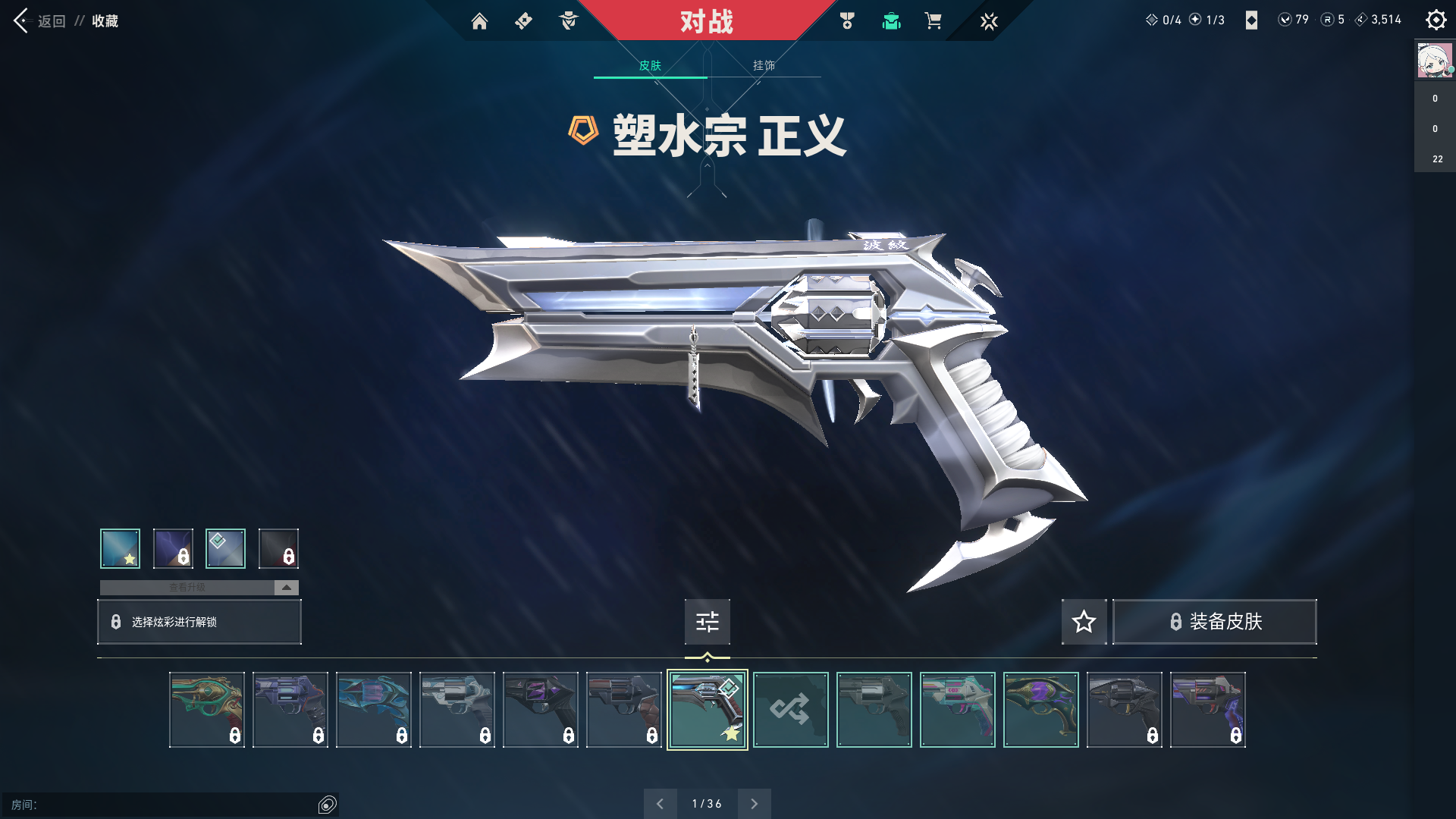Click the 装备皮肤 button
Screen dimensions: 1456x819
tap(1214, 622)
